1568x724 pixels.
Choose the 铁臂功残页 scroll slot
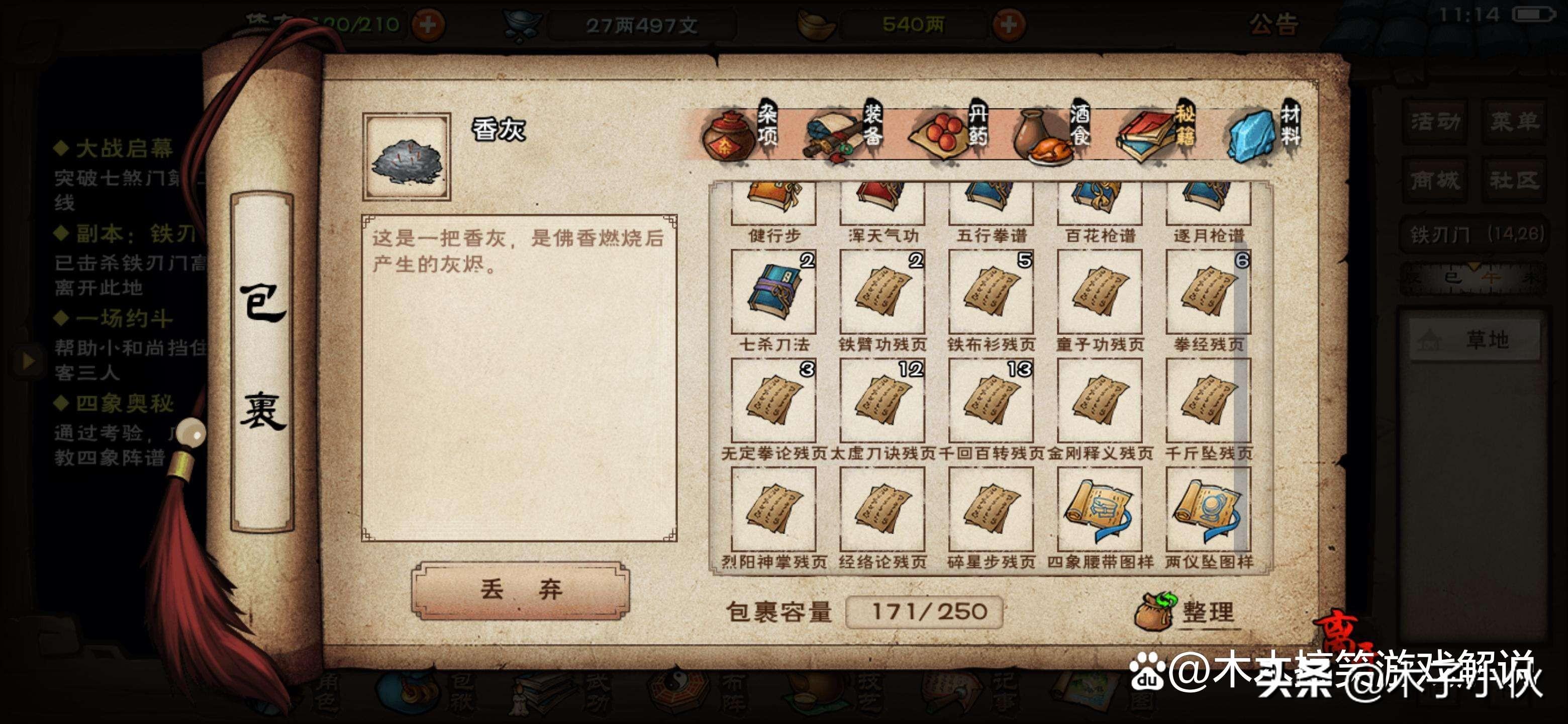click(882, 292)
